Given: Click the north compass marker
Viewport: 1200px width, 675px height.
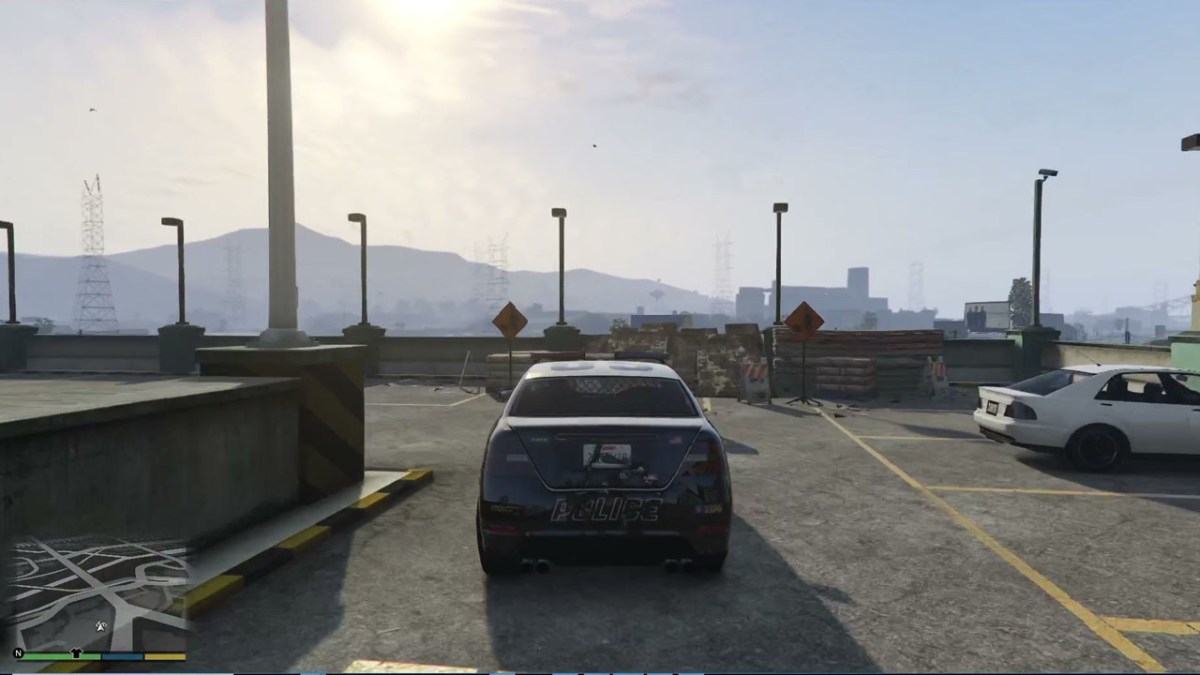Looking at the screenshot, I should coord(18,654).
